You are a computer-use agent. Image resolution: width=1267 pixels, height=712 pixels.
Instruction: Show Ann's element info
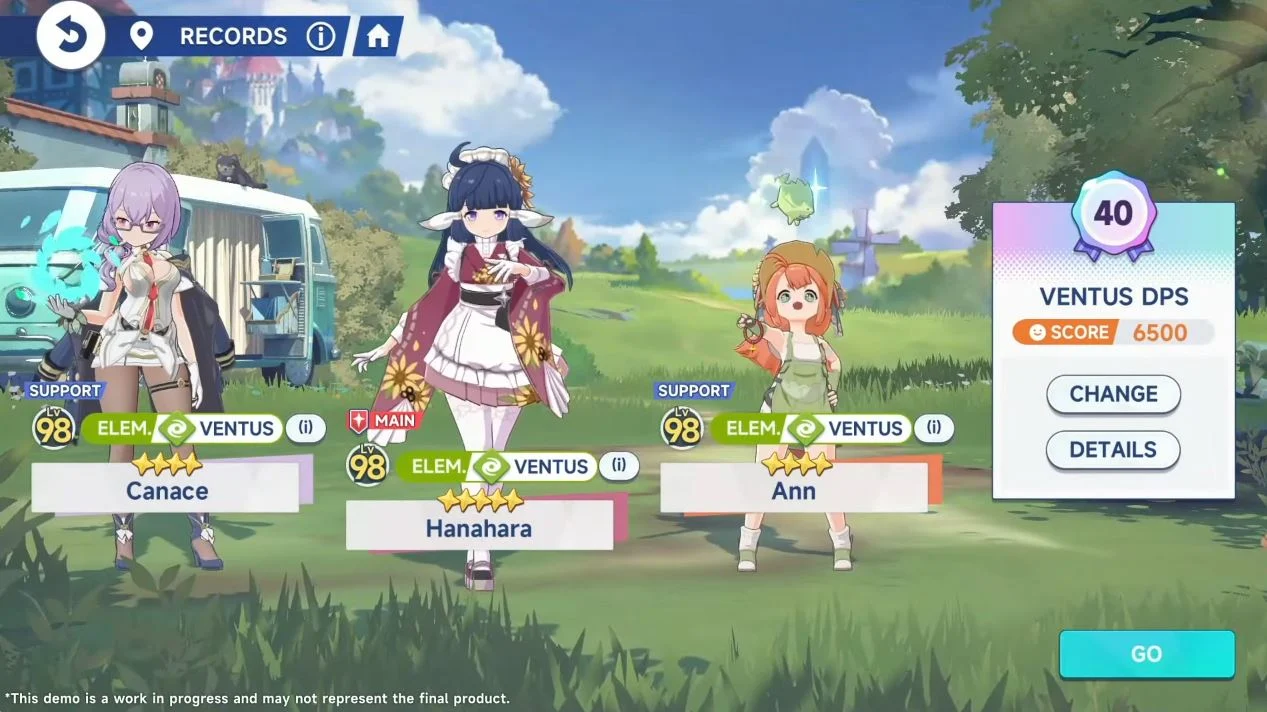click(933, 429)
